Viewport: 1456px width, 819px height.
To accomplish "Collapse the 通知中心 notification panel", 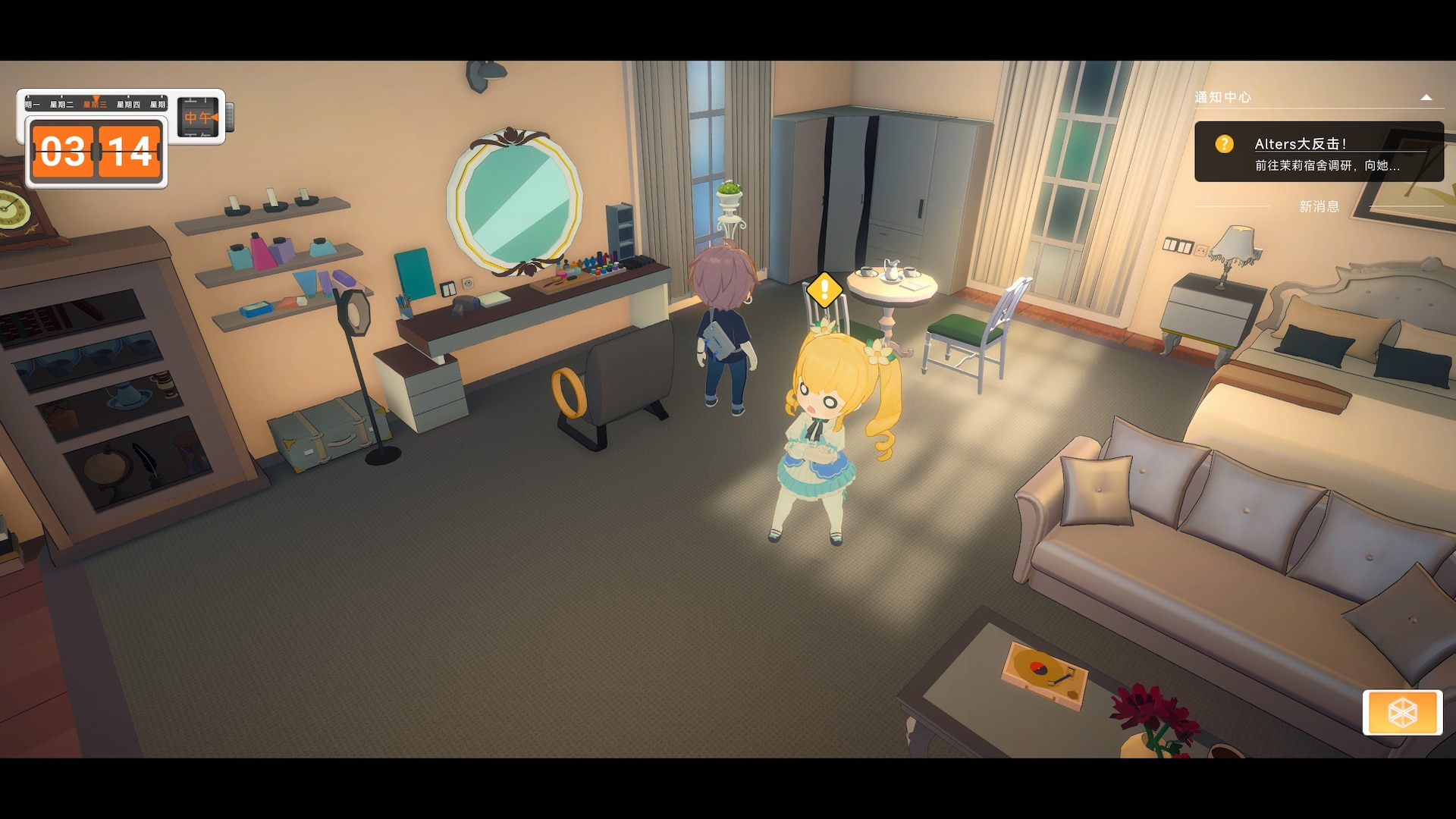I will point(1426,97).
